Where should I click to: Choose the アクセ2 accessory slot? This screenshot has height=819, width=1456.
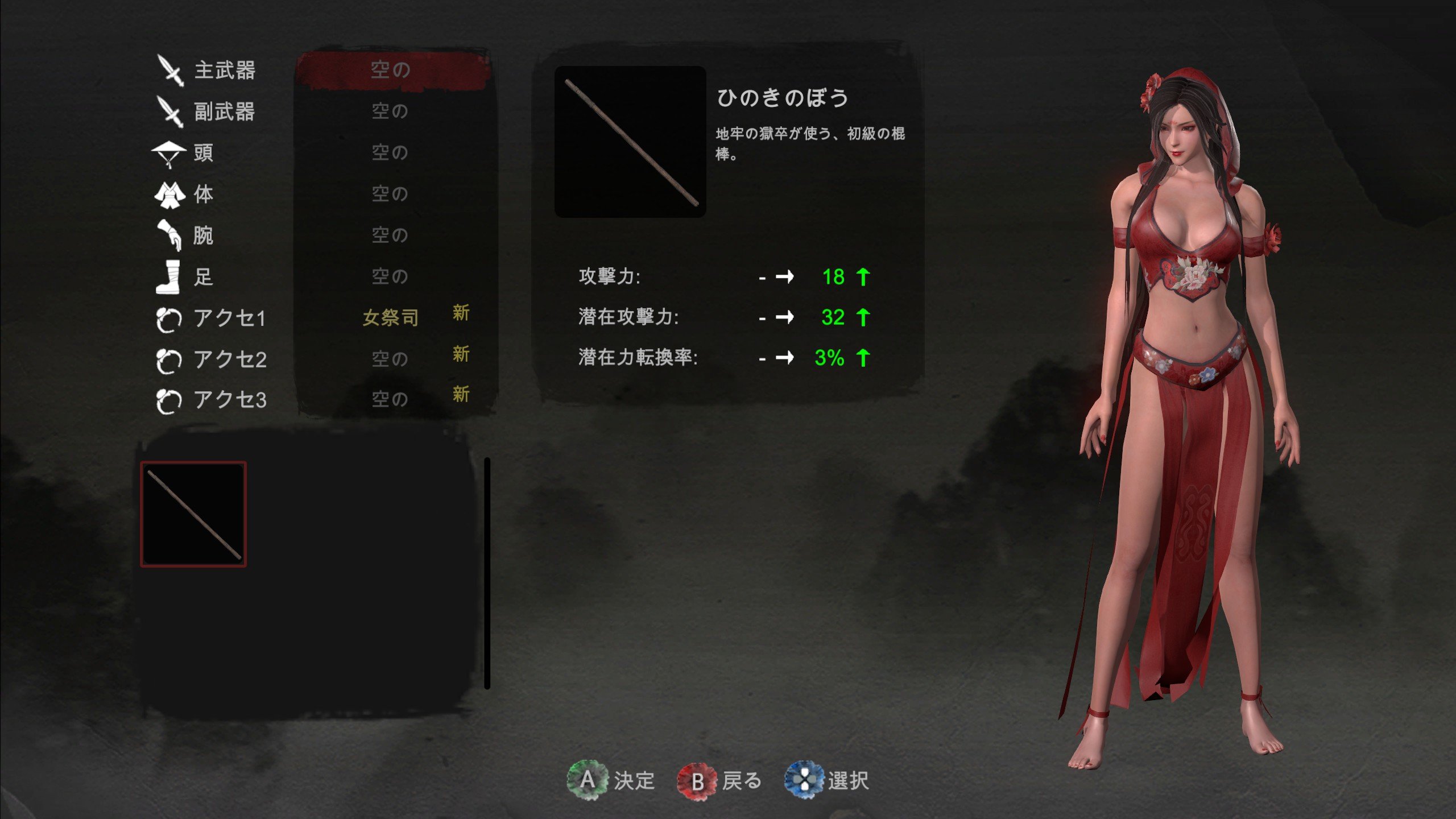pos(390,359)
